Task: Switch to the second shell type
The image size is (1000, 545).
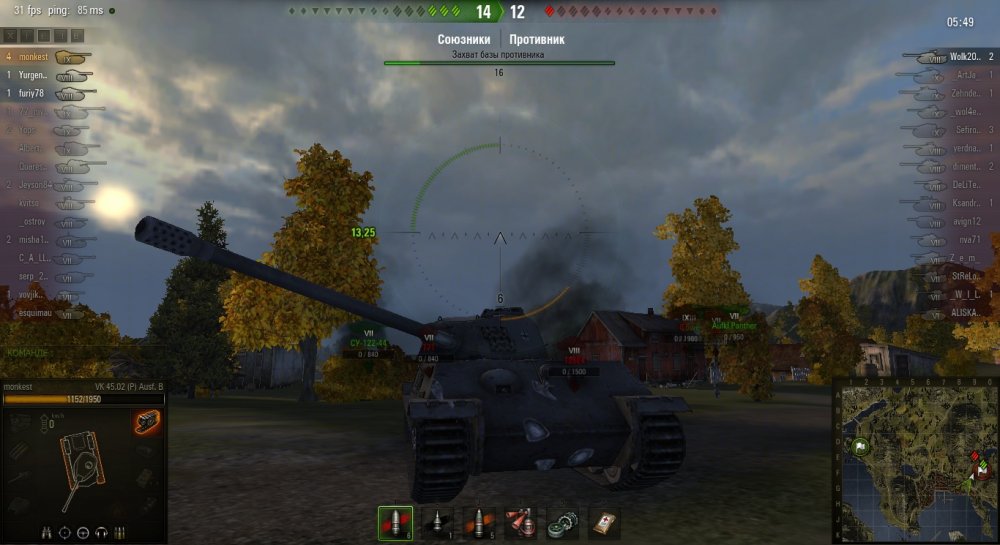Action: pyautogui.click(x=436, y=523)
